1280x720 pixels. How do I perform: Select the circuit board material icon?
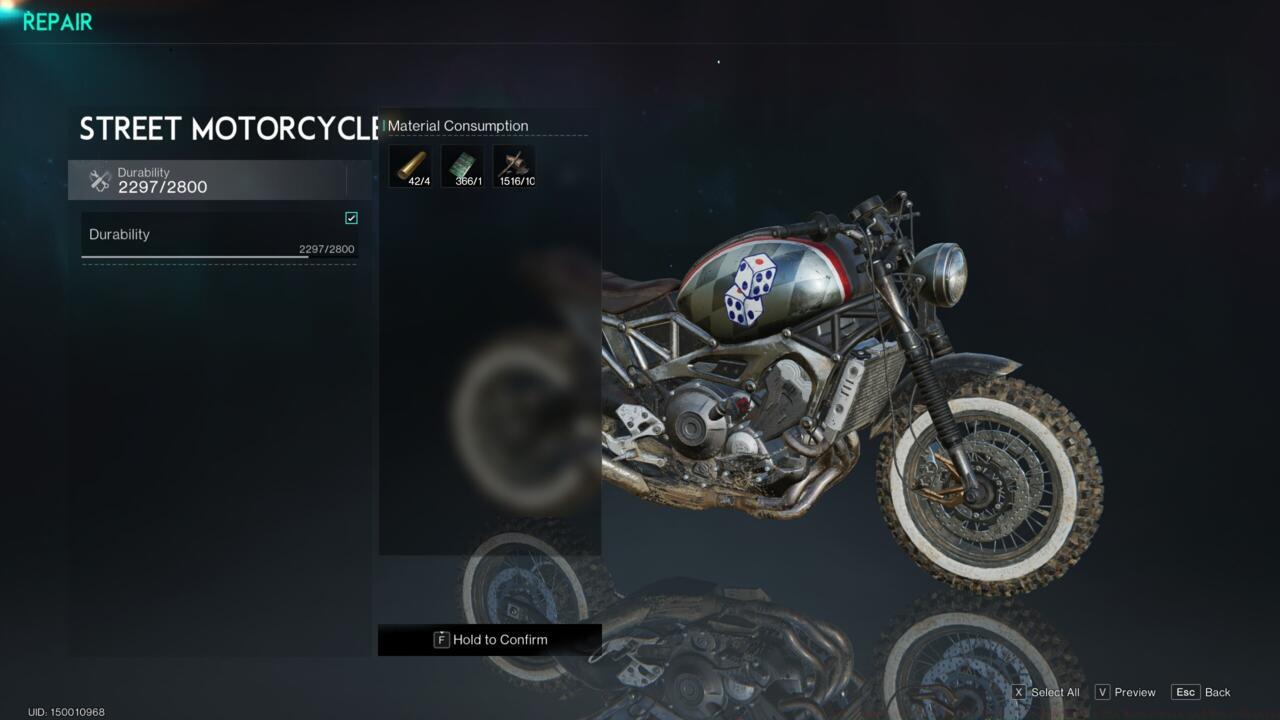point(462,165)
